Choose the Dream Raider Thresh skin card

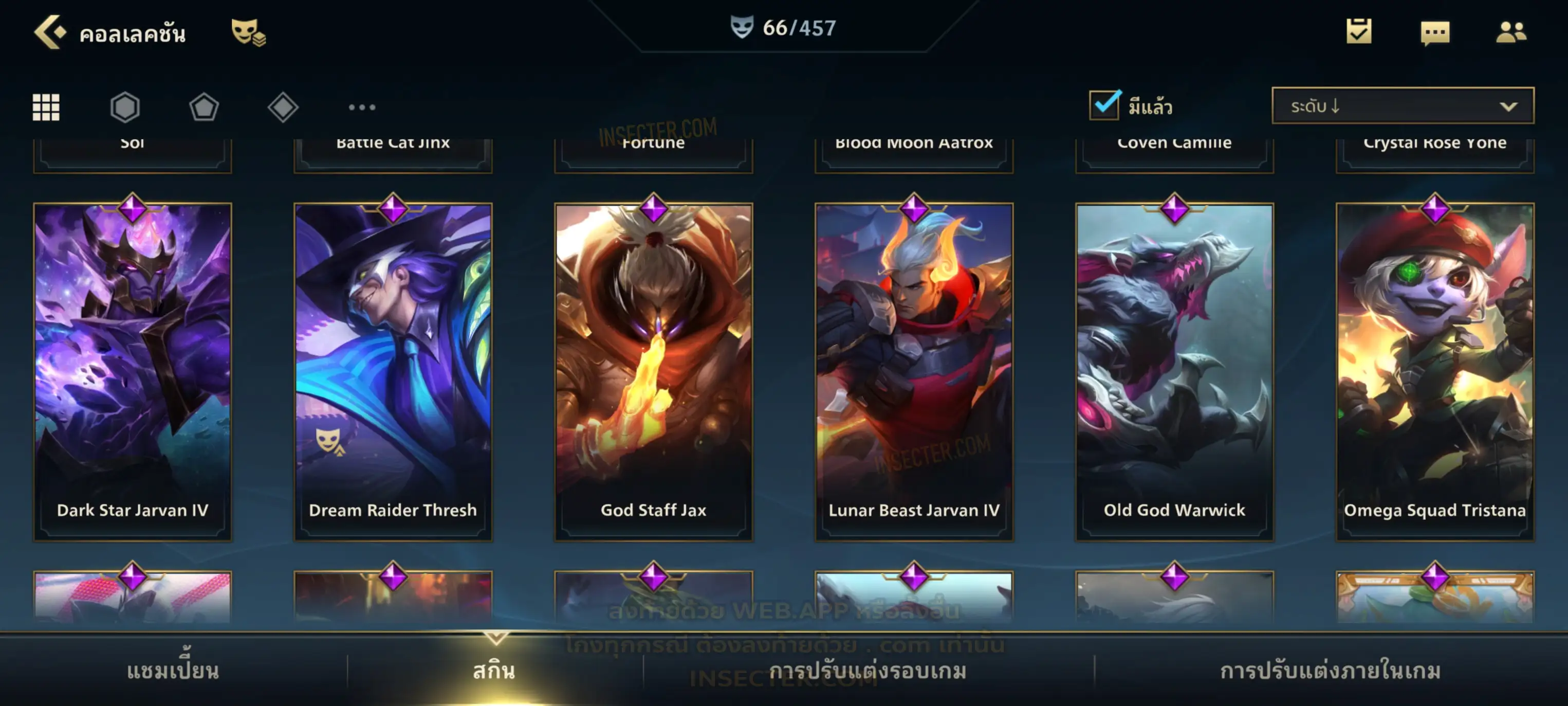tap(393, 372)
